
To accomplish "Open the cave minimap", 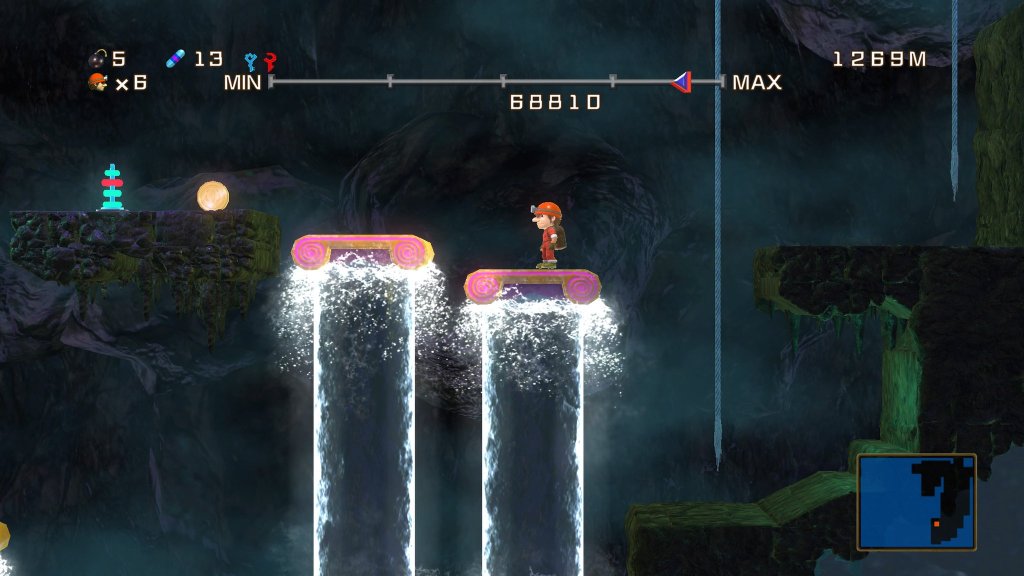I will (x=916, y=502).
